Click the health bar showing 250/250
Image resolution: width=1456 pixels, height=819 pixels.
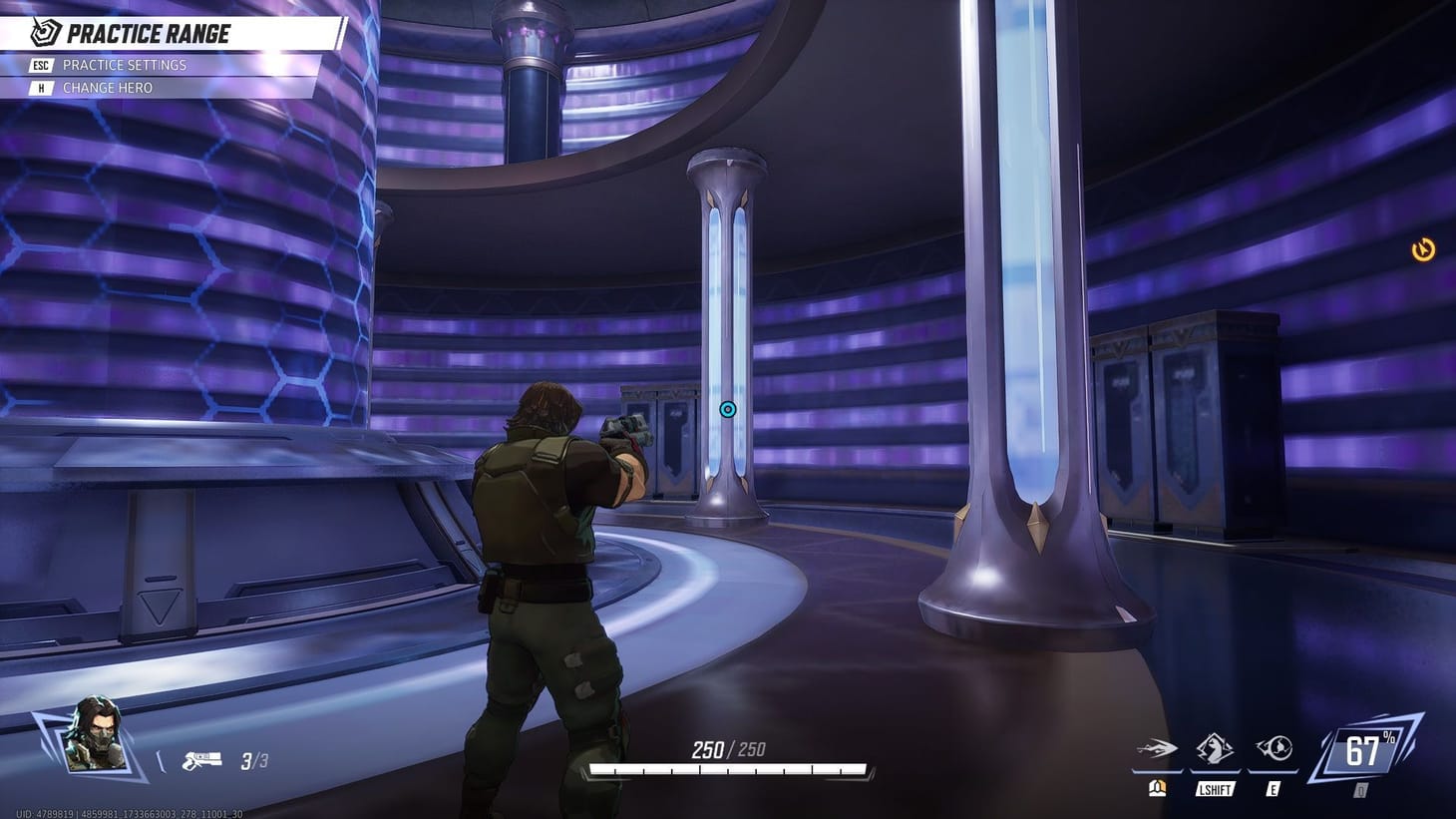726,768
